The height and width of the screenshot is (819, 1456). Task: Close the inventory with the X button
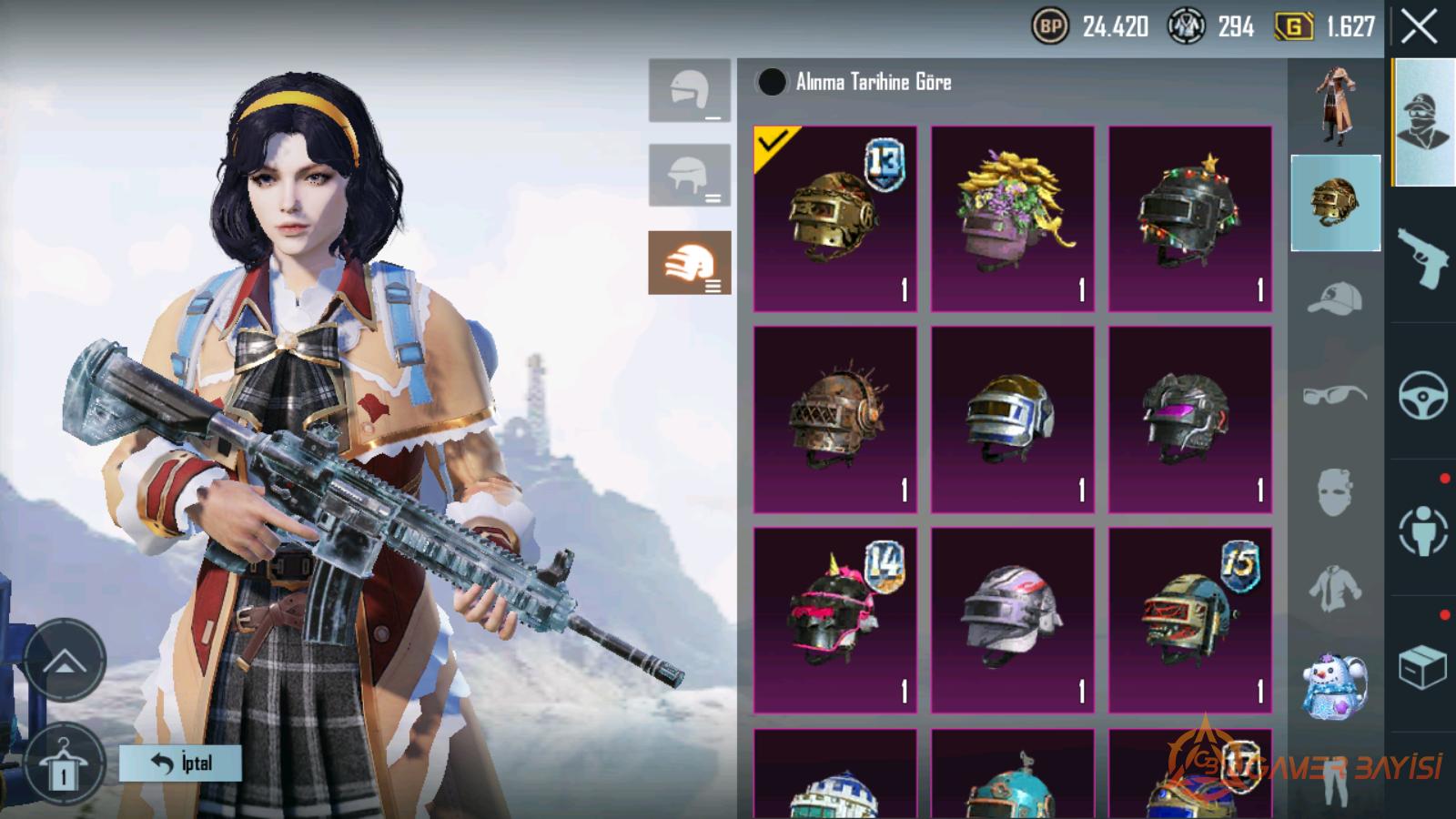[x=1419, y=28]
